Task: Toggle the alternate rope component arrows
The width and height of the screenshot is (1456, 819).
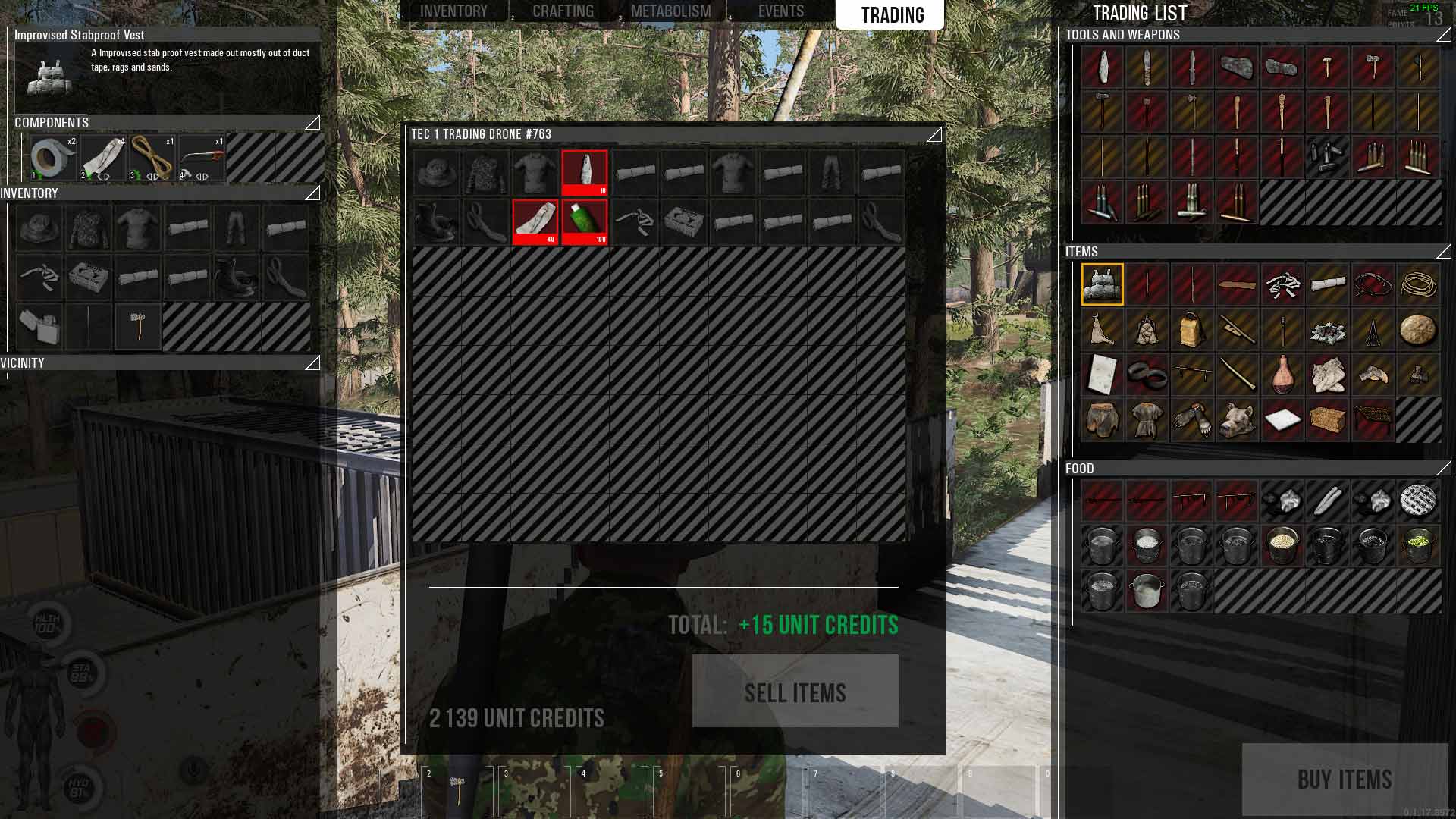Action: (152, 177)
